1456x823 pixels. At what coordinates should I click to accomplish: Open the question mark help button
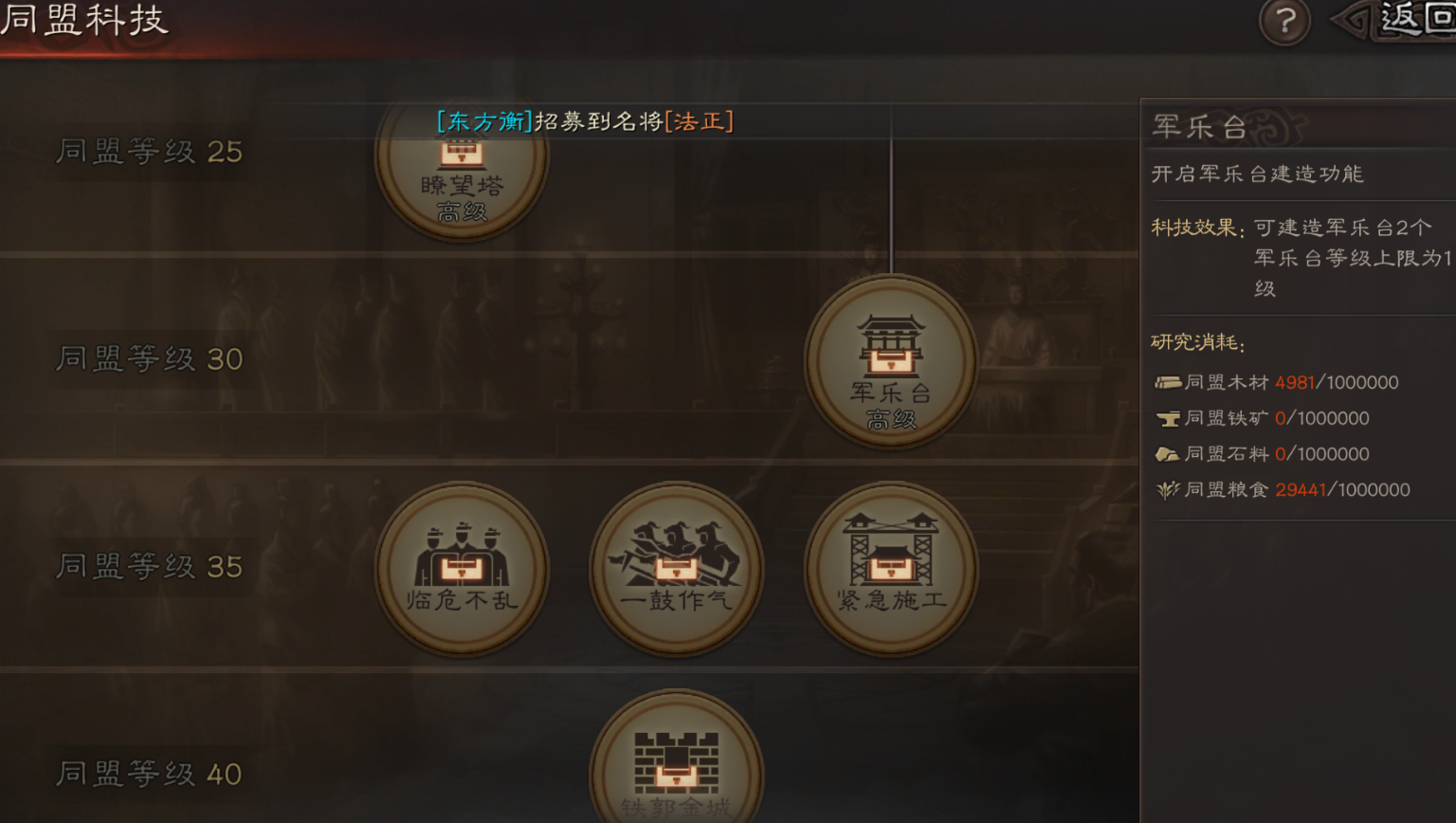(1284, 21)
